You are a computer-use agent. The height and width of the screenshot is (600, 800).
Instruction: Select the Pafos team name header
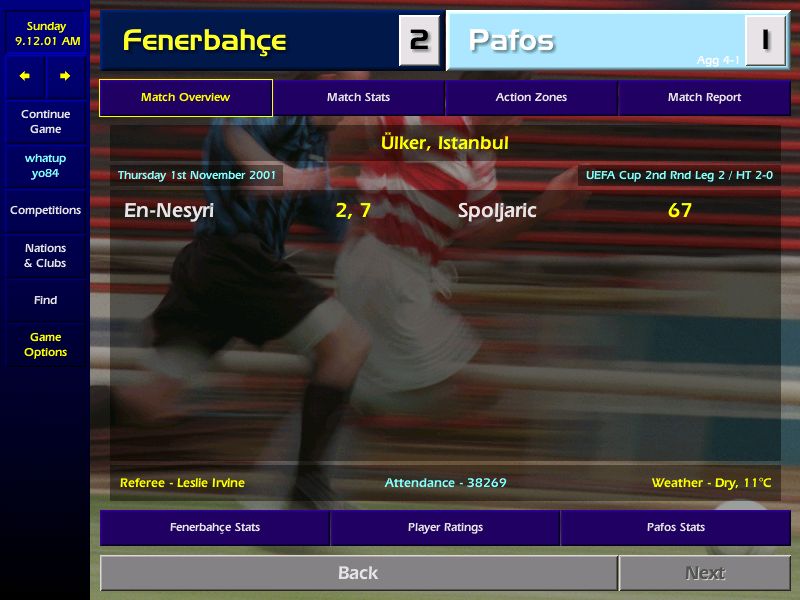(512, 41)
